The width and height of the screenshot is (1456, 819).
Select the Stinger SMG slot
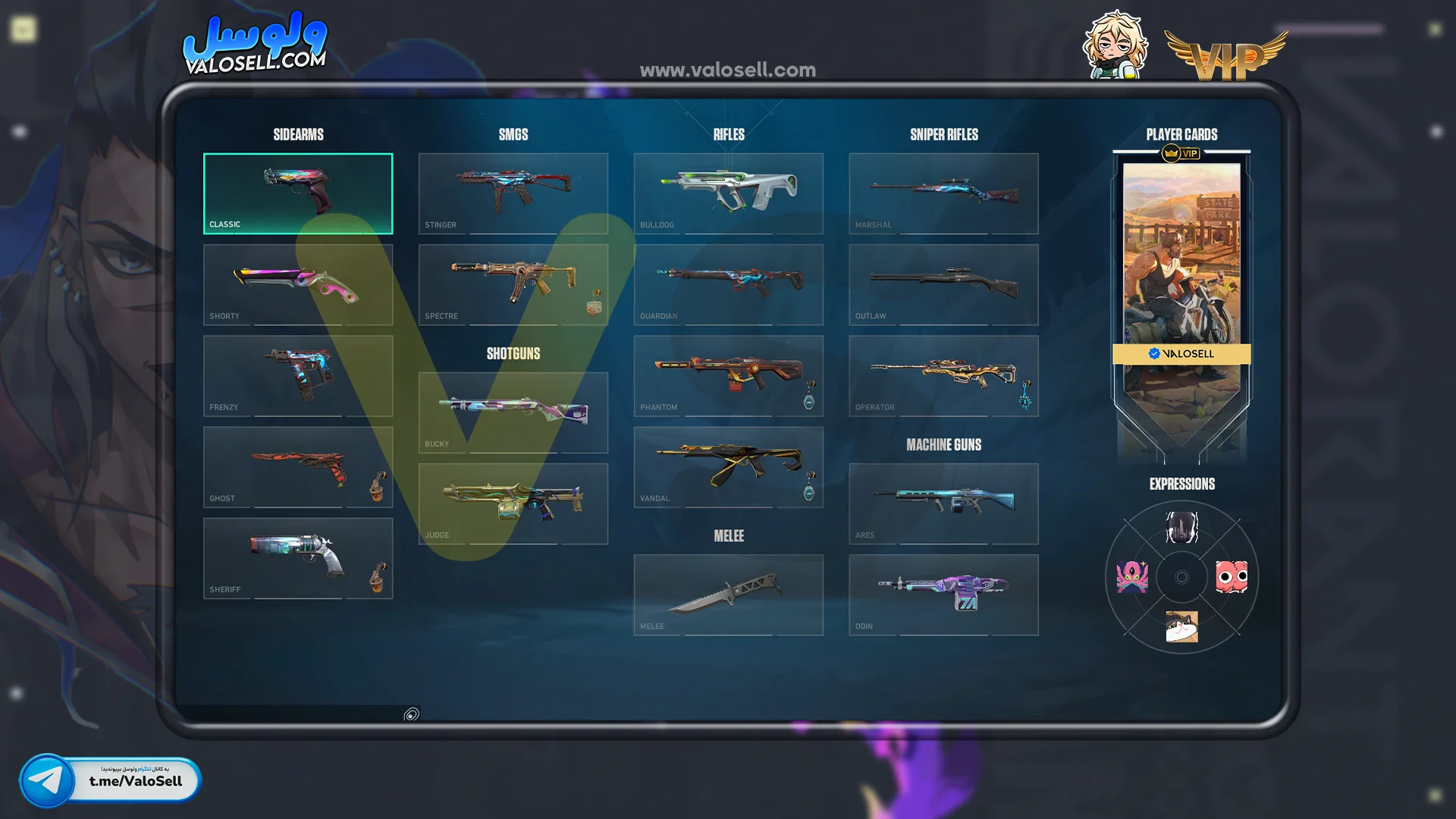513,193
